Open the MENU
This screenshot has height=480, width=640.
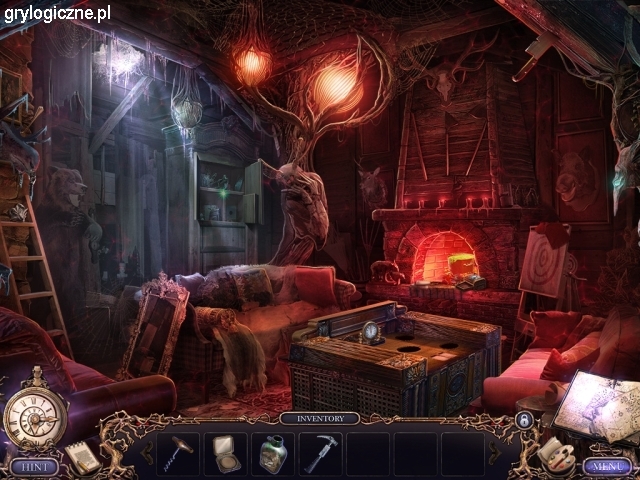click(605, 466)
